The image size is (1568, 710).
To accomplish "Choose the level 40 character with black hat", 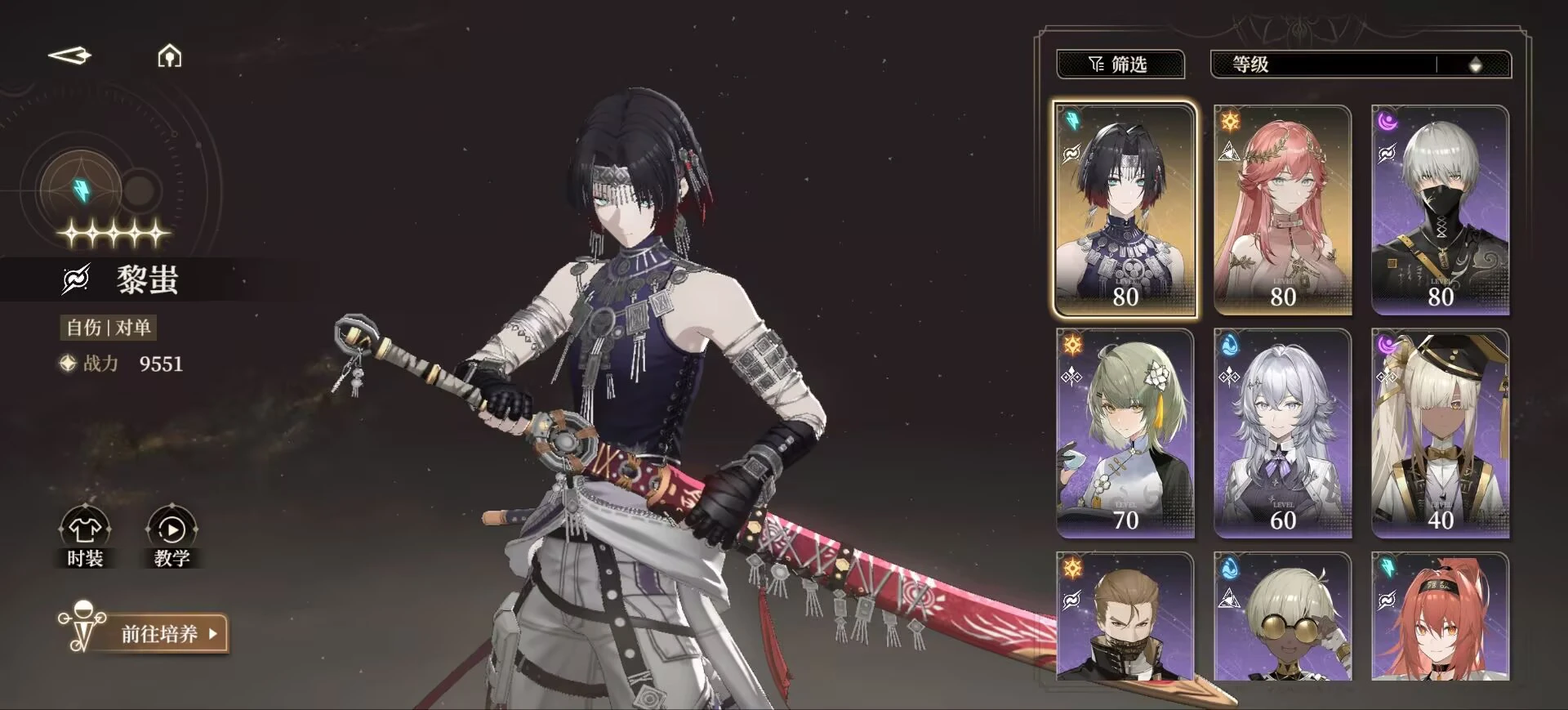I will click(x=1440, y=433).
